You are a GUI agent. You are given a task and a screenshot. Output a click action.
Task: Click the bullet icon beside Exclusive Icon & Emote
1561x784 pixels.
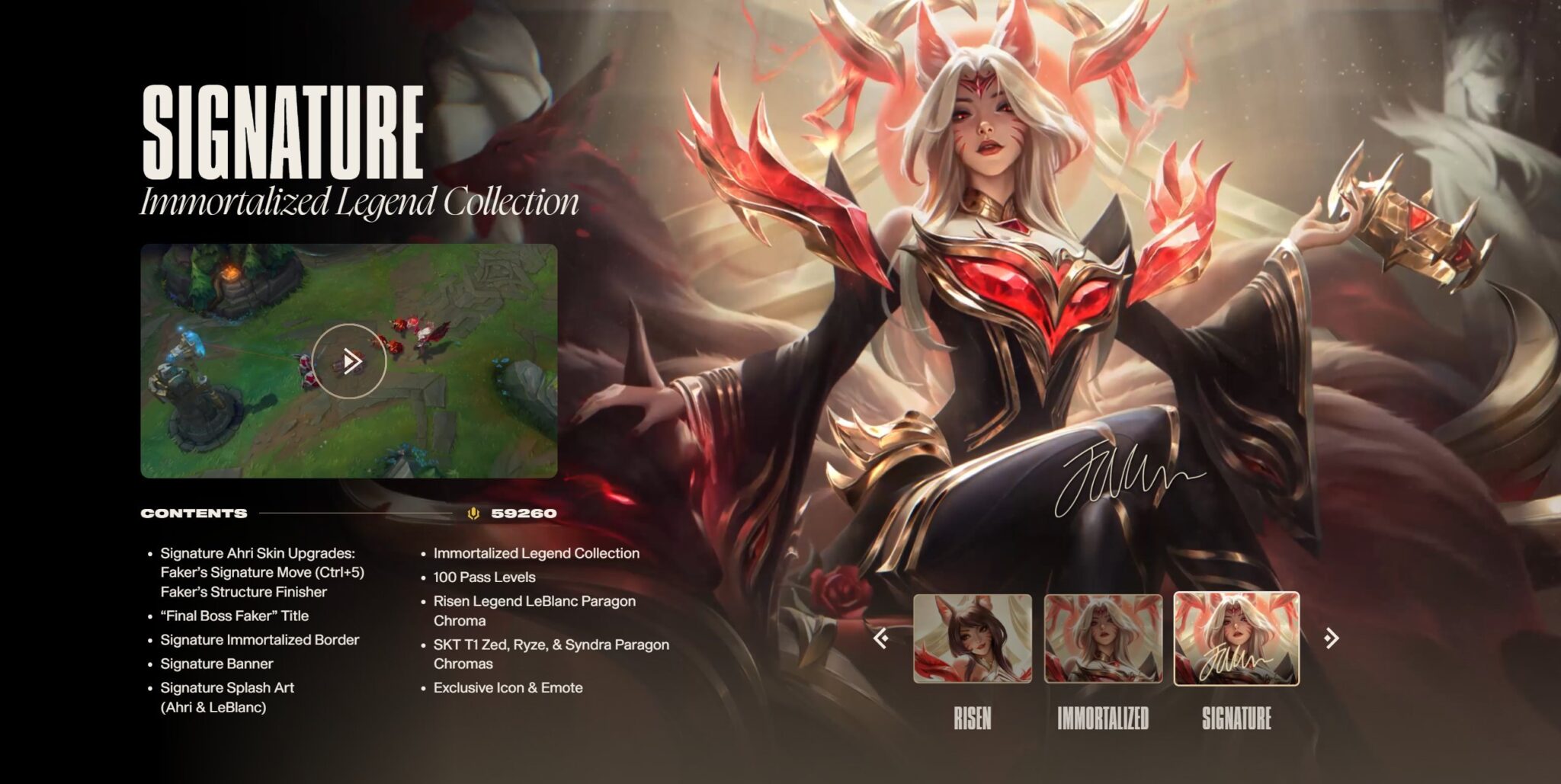(x=422, y=688)
